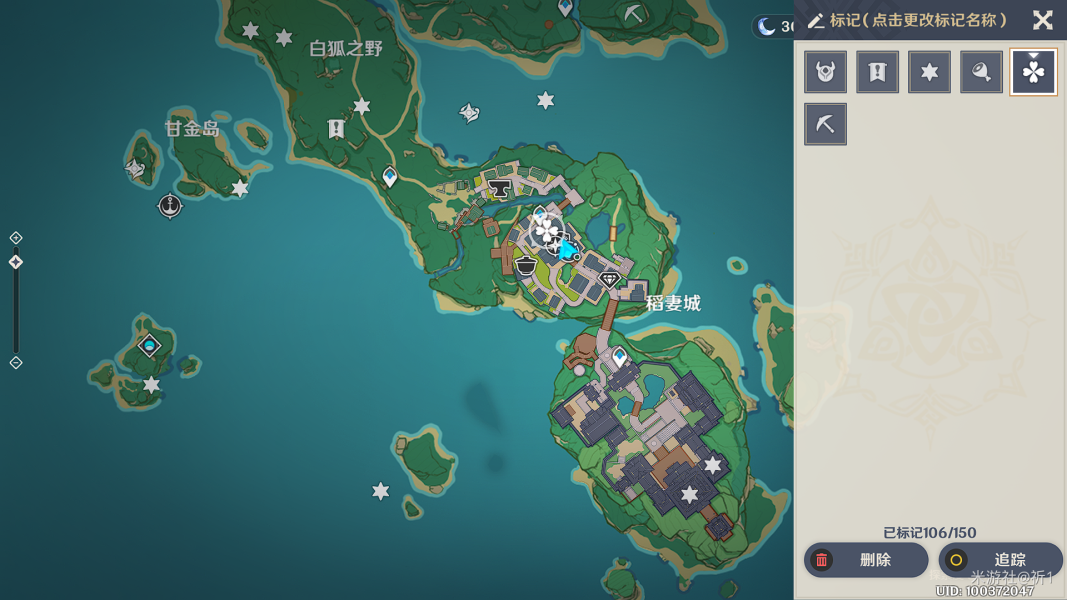
Task: Track the marker with the 追踪 button
Action: 1000,560
